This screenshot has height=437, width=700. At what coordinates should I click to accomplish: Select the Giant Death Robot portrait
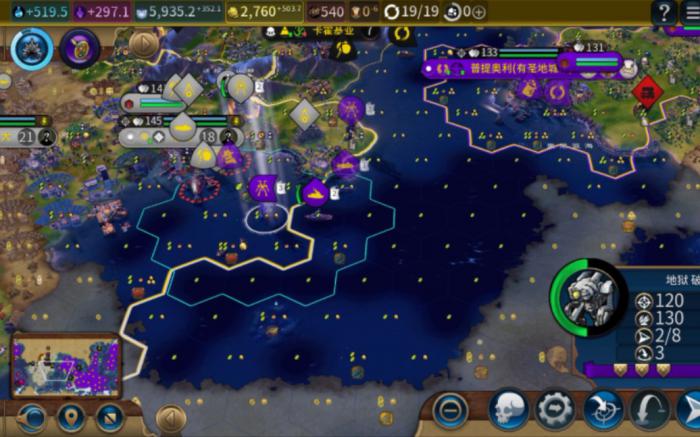click(588, 297)
